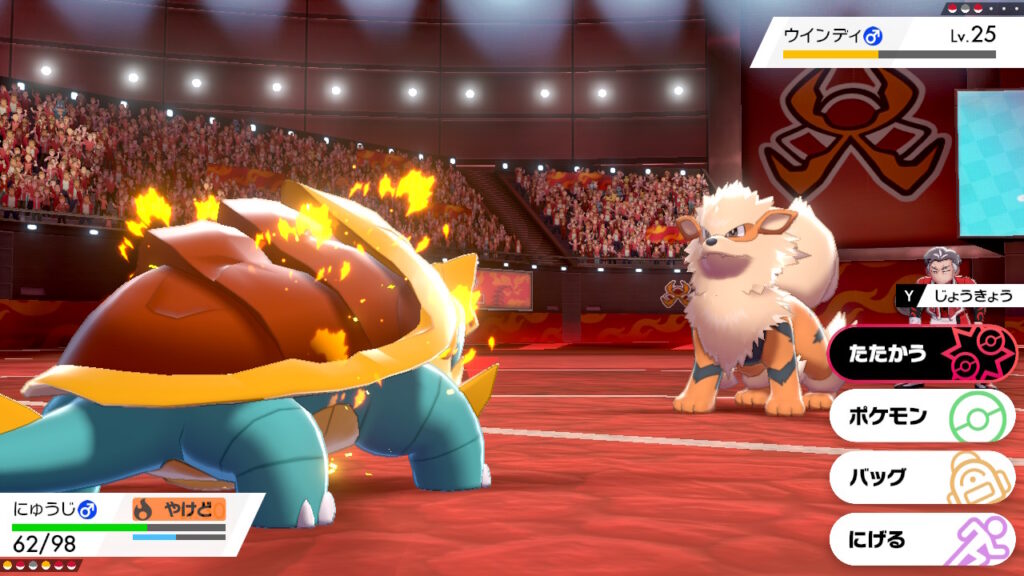1024x576 pixels.
Task: Open the ポケモン (Pokémon) party menu
Action: click(x=920, y=416)
